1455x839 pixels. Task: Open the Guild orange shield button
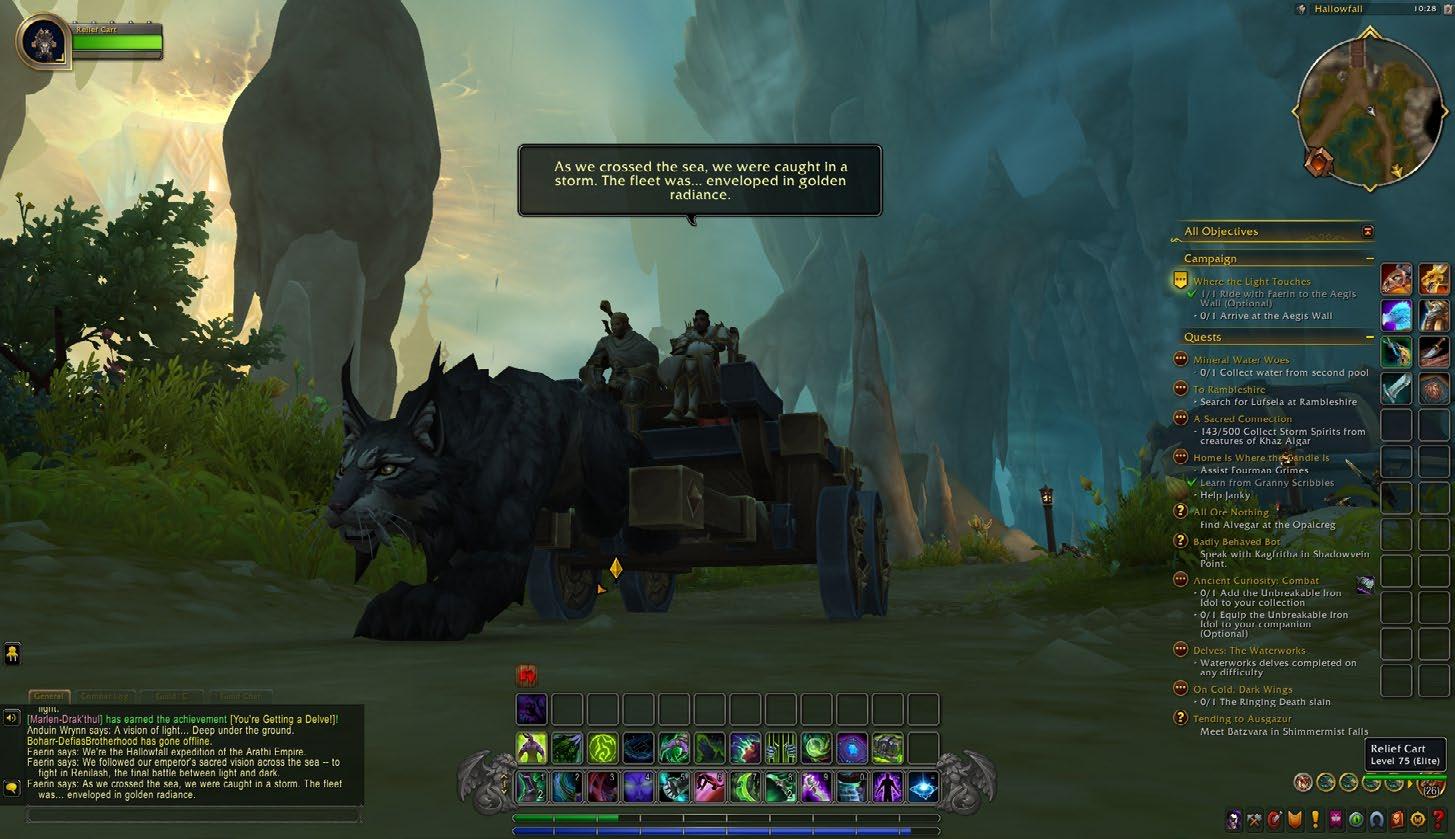pos(1295,820)
